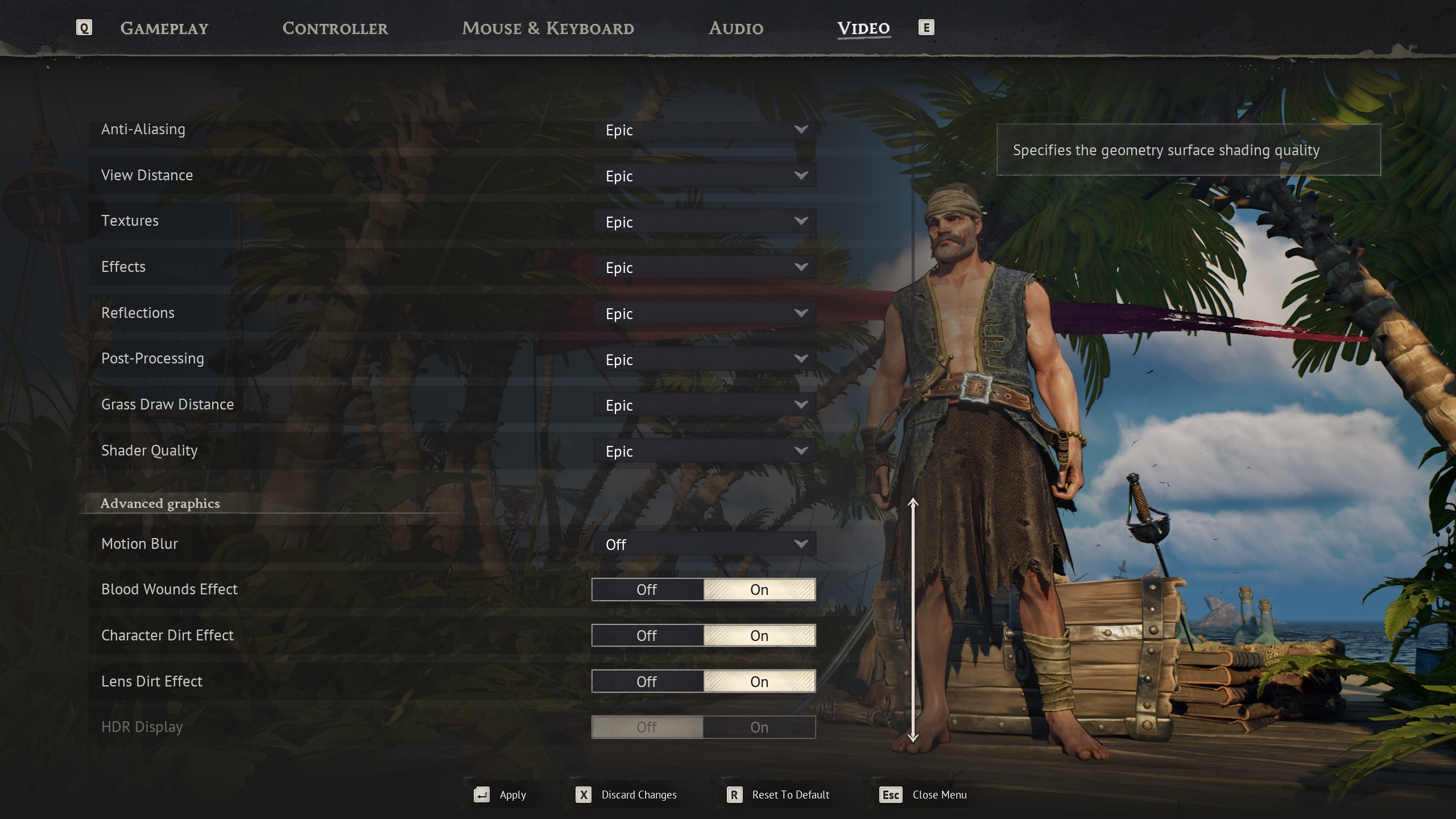
Task: Open the Motion Blur dropdown
Action: pyautogui.click(x=704, y=544)
